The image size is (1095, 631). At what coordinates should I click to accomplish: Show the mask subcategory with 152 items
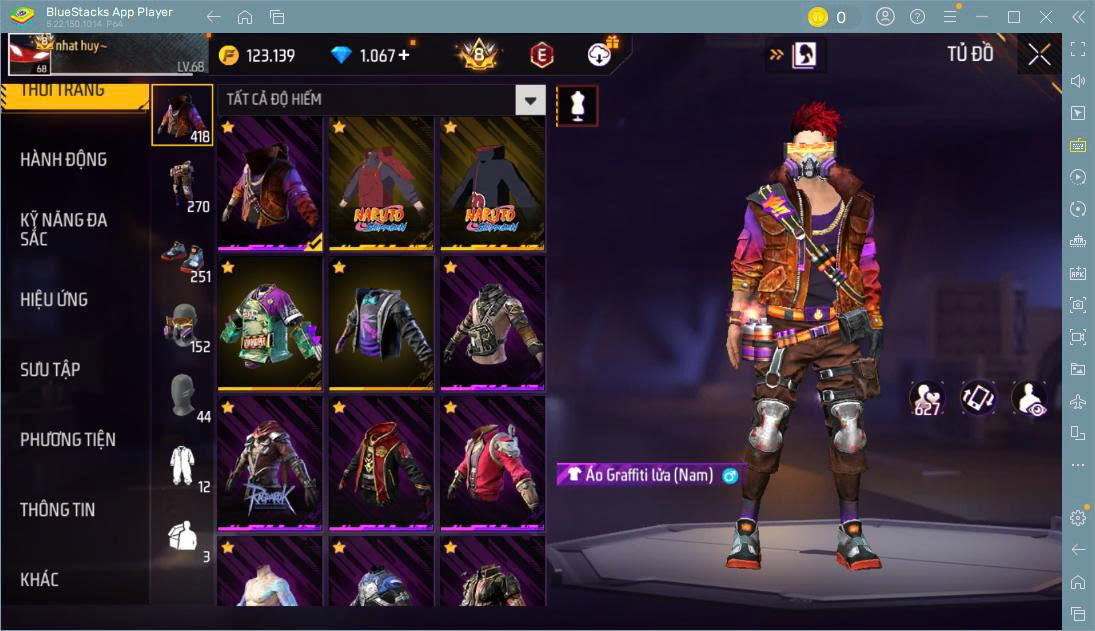(183, 327)
